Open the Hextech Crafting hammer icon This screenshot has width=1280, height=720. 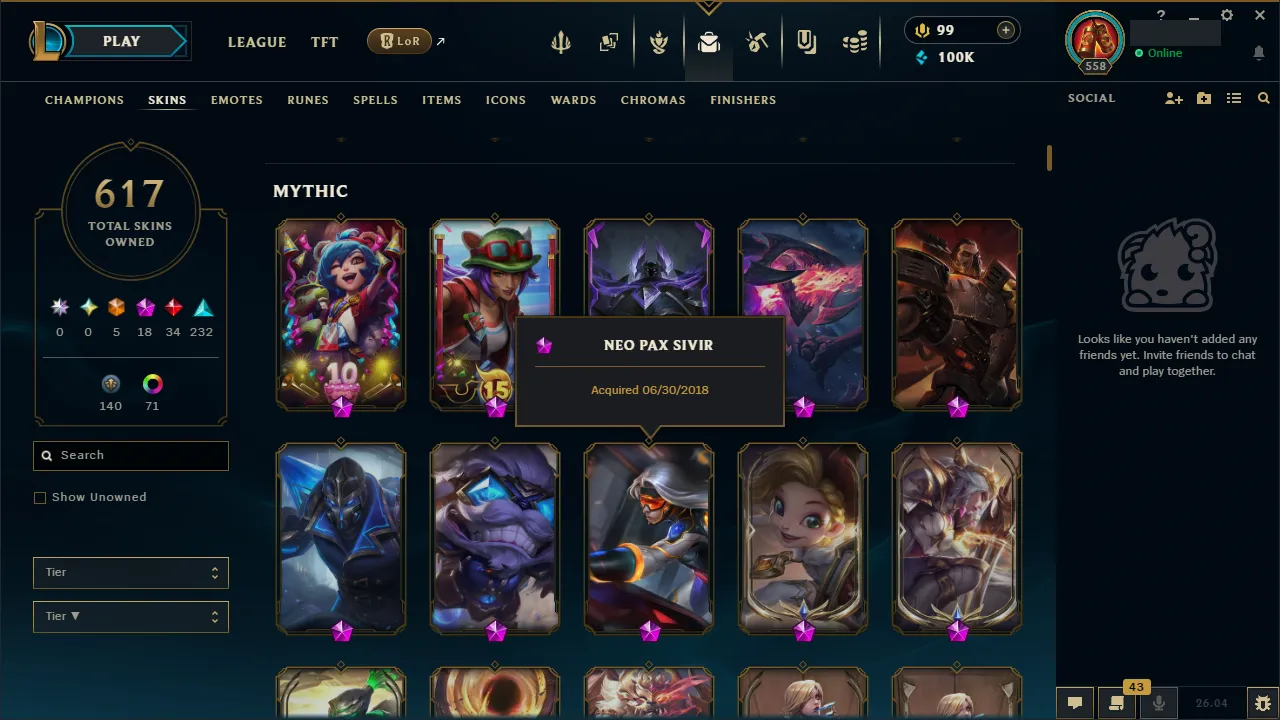757,42
